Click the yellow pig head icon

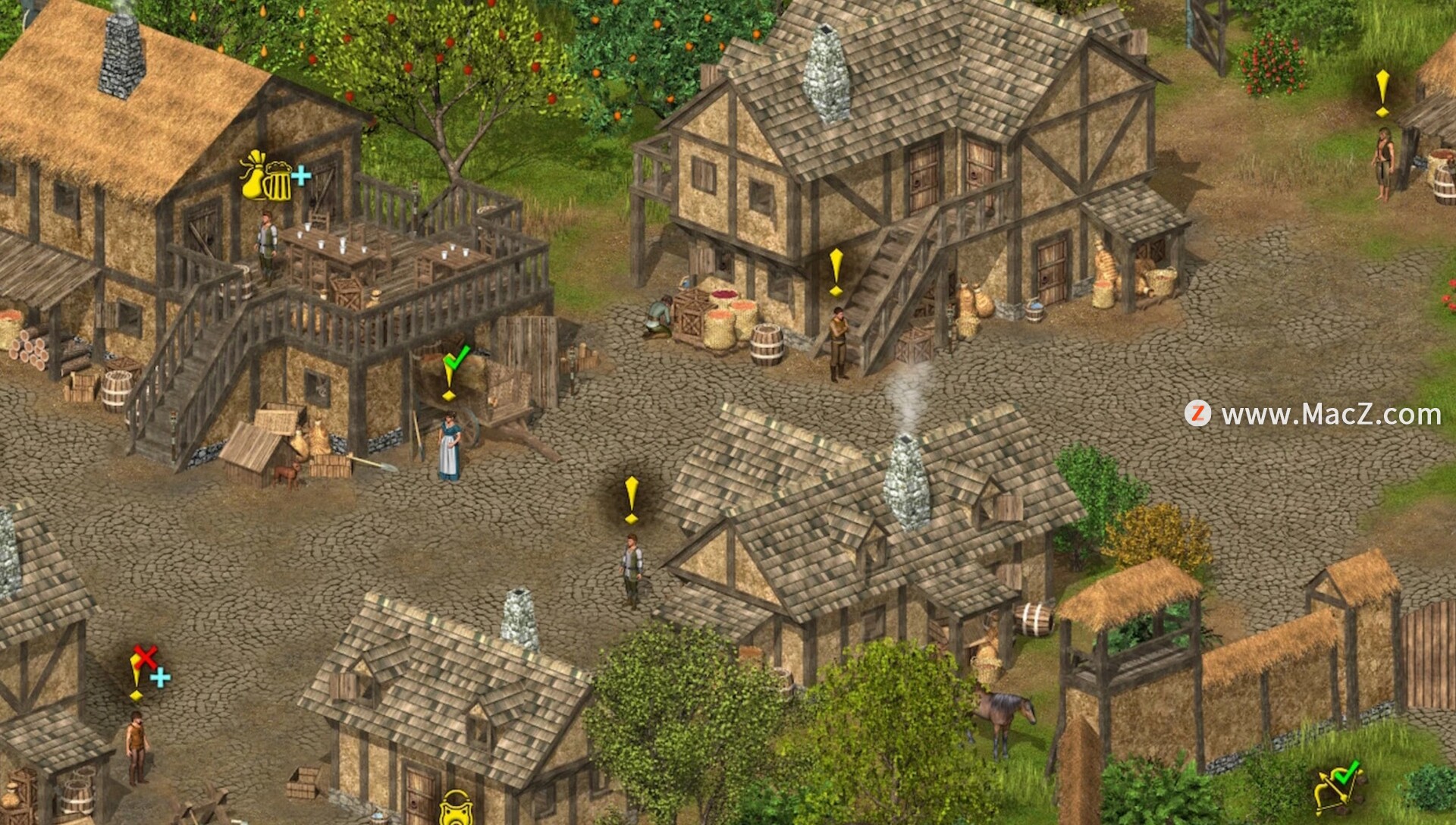pos(457,808)
